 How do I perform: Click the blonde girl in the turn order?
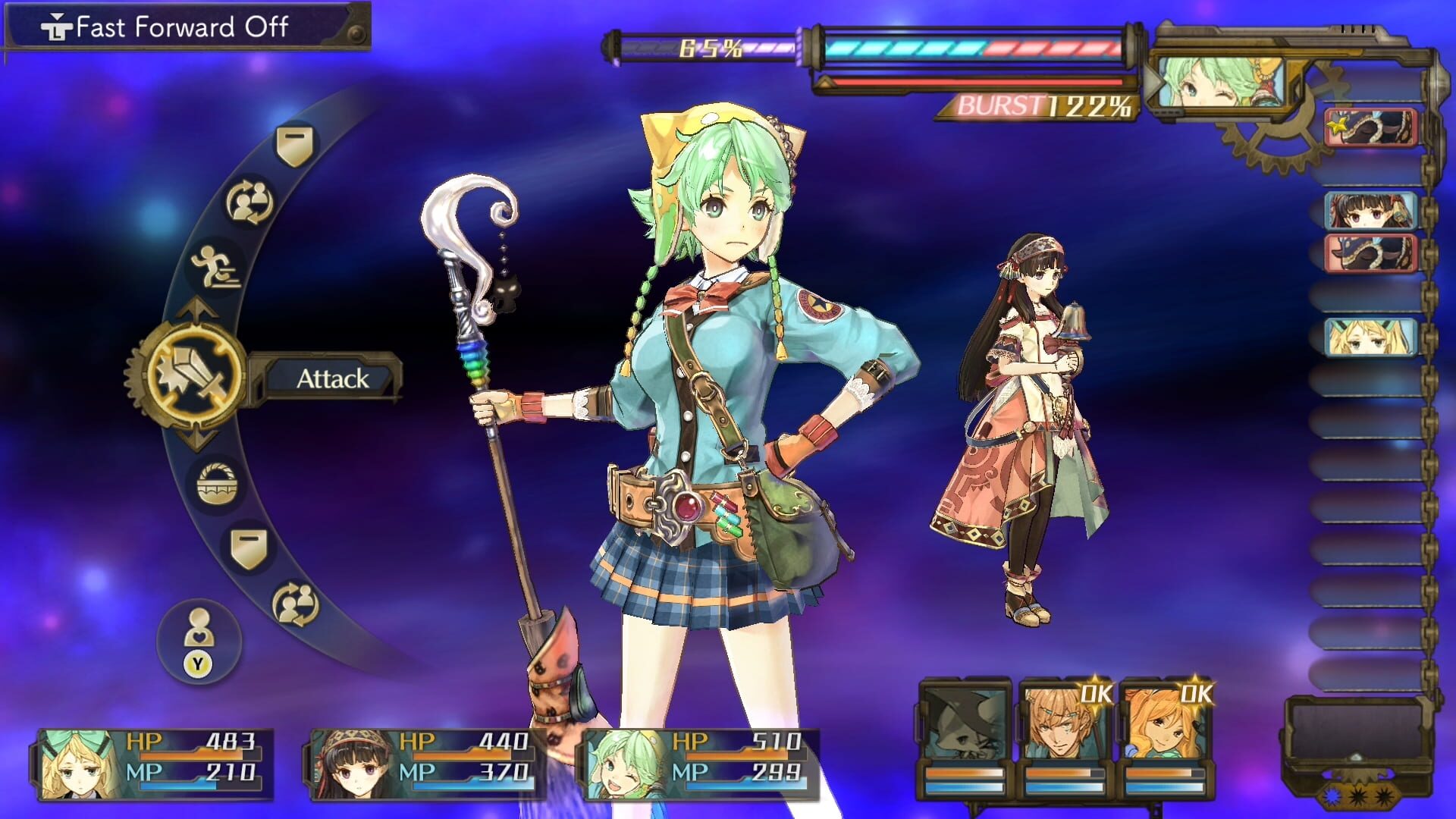(x=1370, y=337)
